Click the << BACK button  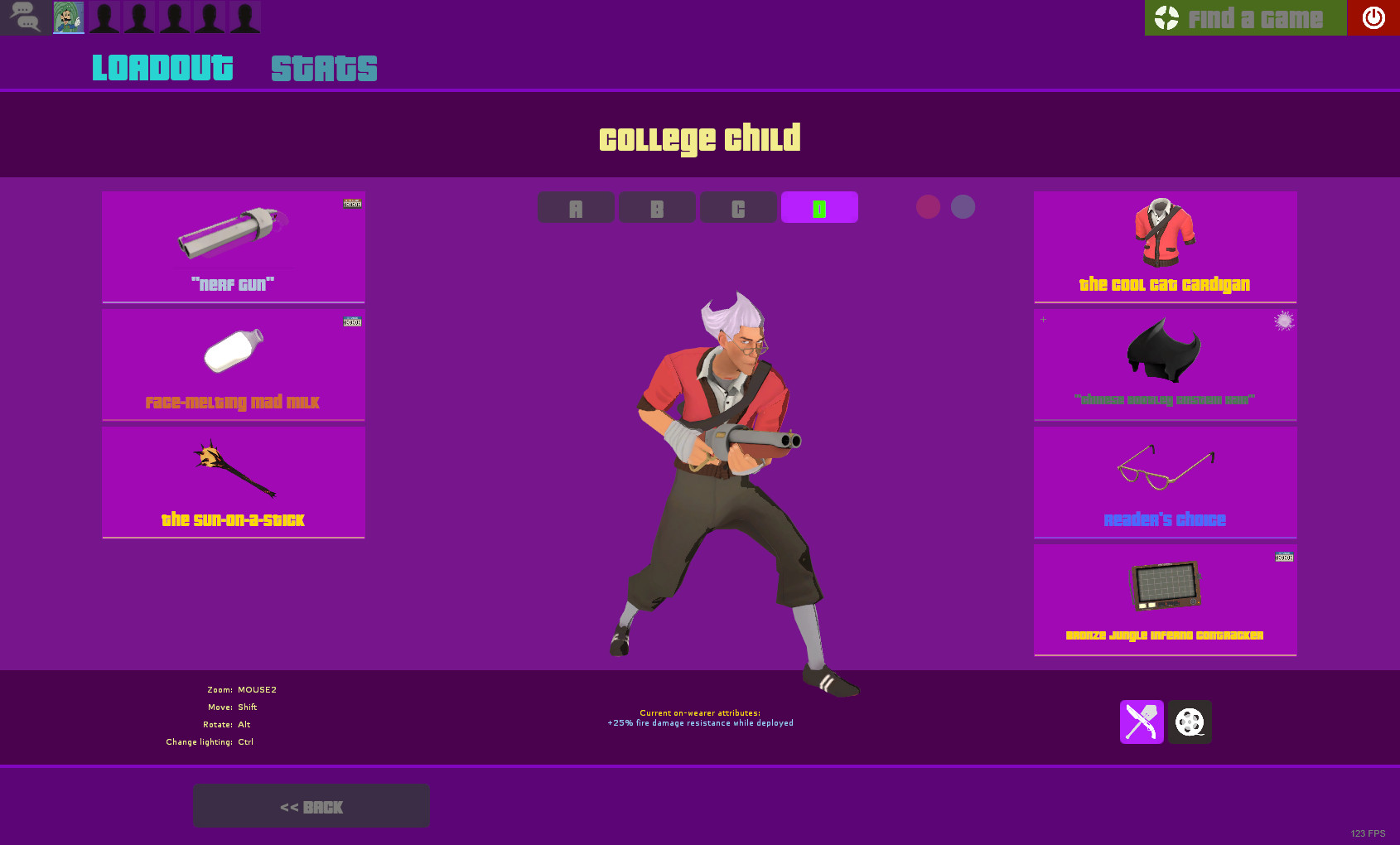311,805
